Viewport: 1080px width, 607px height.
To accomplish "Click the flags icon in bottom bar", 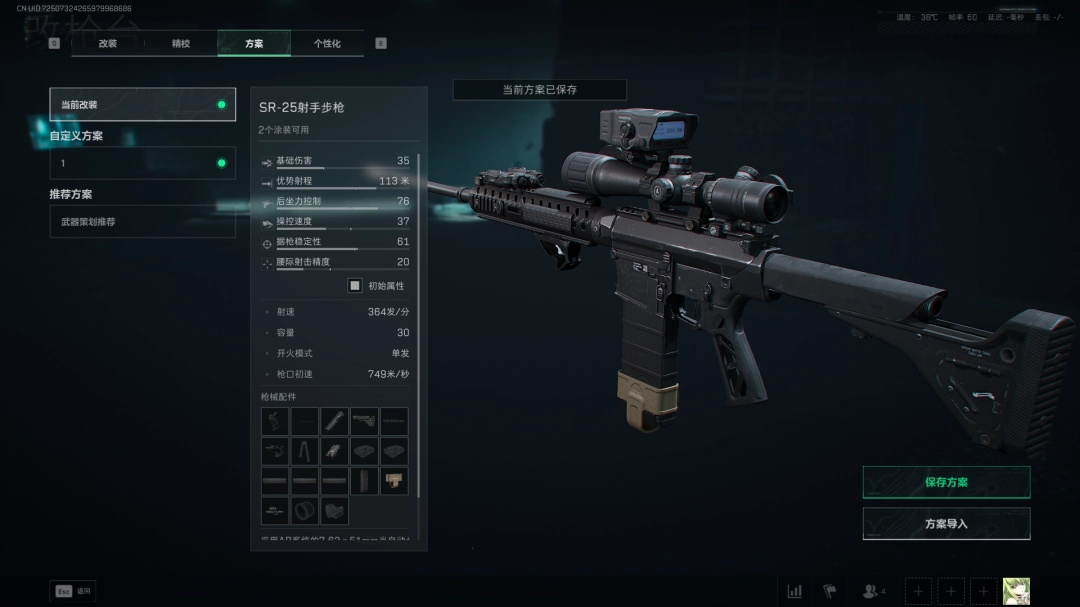I will [x=829, y=591].
